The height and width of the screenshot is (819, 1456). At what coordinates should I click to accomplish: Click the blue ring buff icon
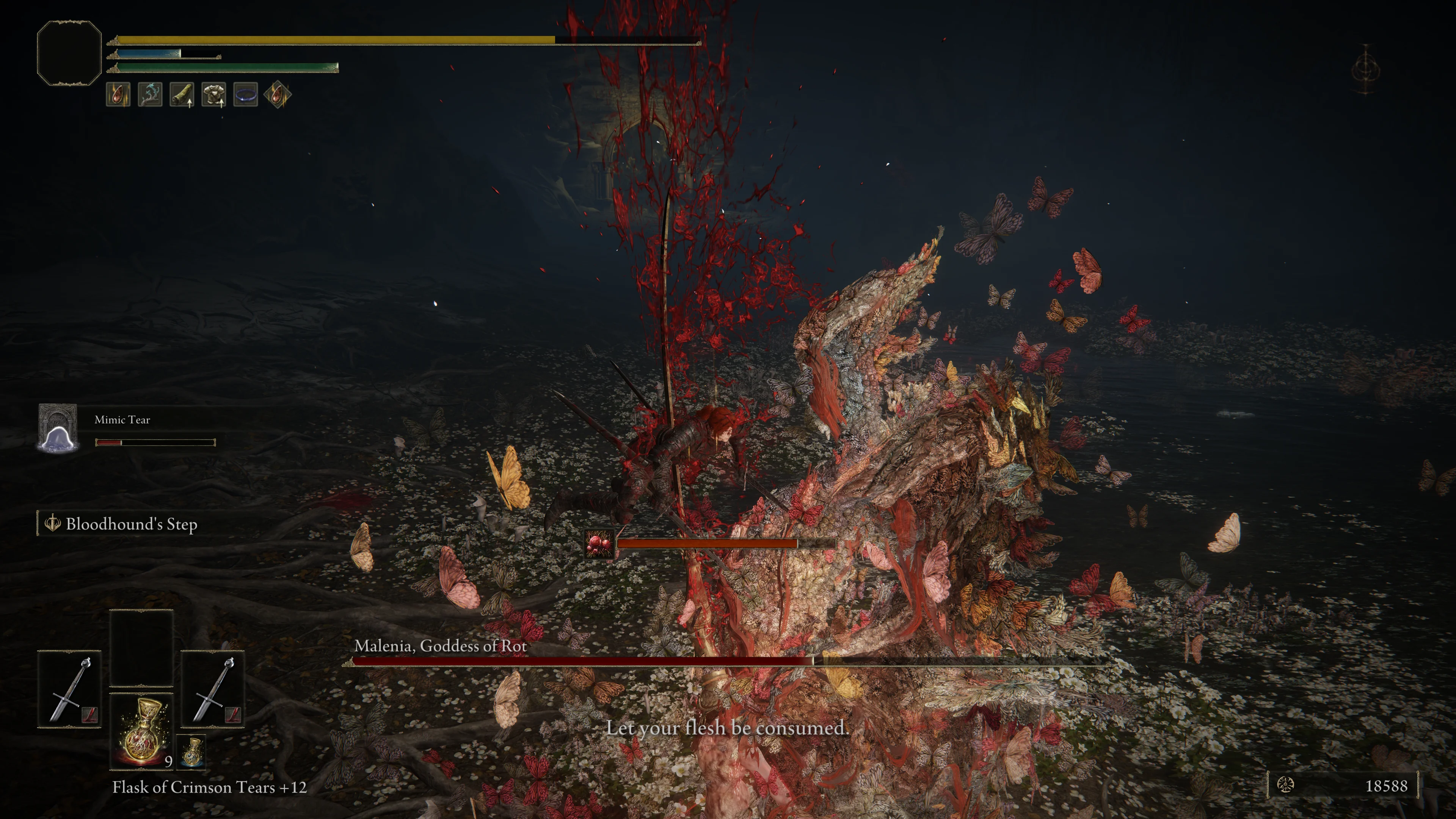[245, 94]
